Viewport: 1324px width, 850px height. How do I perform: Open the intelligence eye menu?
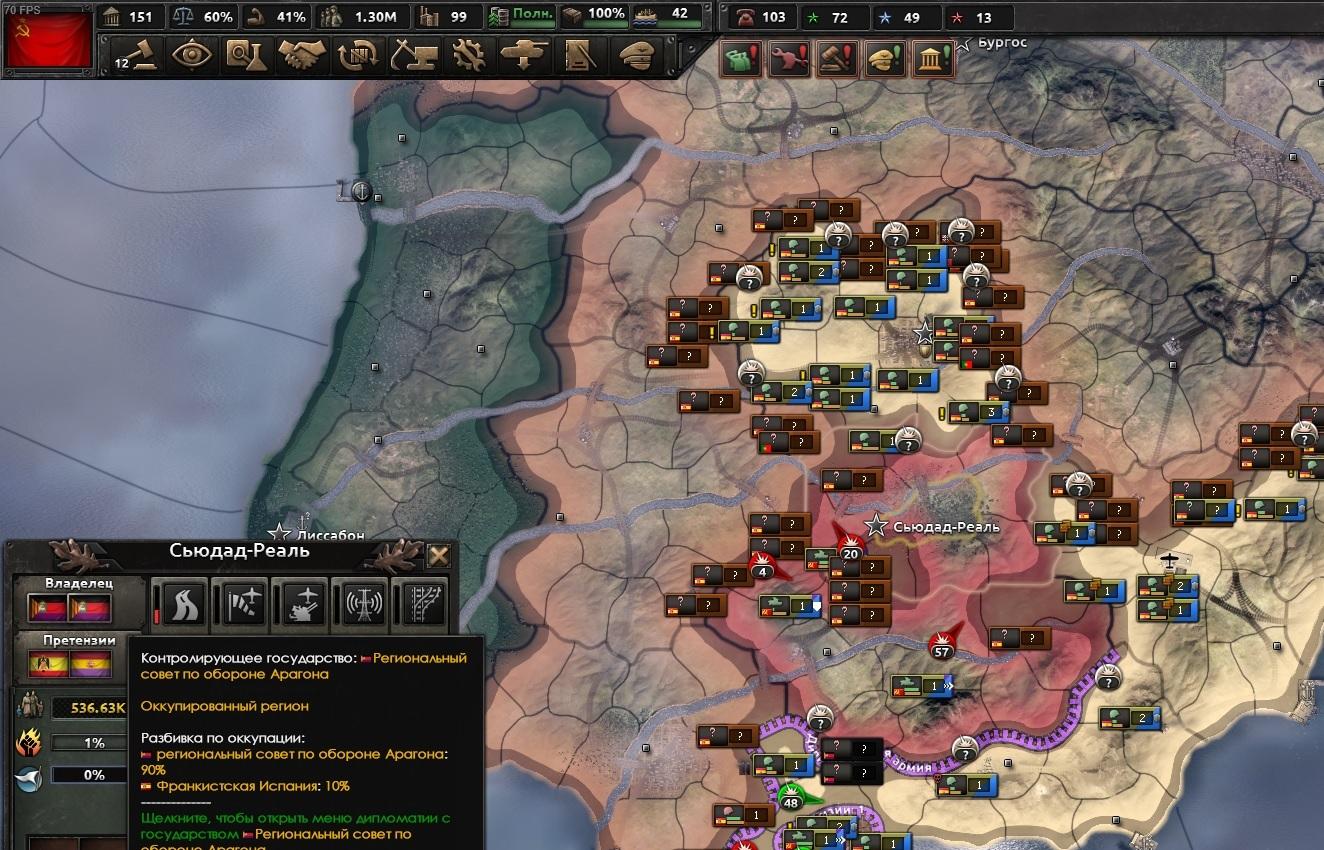[192, 55]
